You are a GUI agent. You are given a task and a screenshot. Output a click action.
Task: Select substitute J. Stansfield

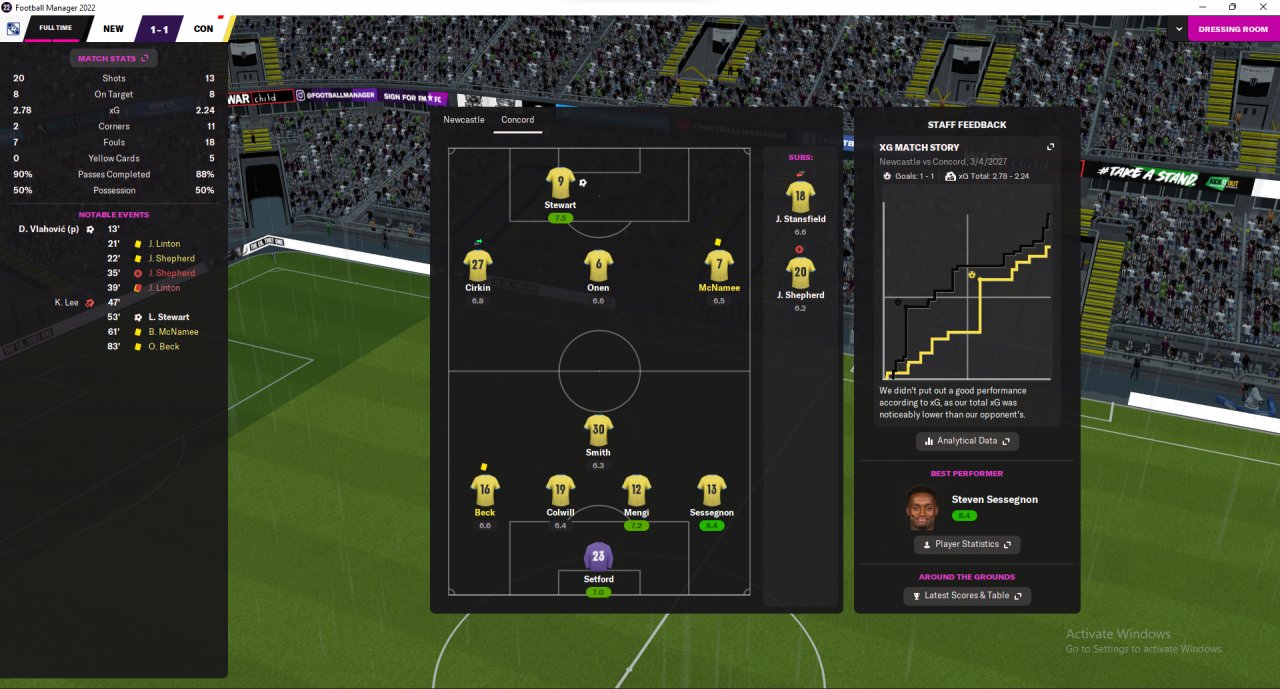pos(800,197)
